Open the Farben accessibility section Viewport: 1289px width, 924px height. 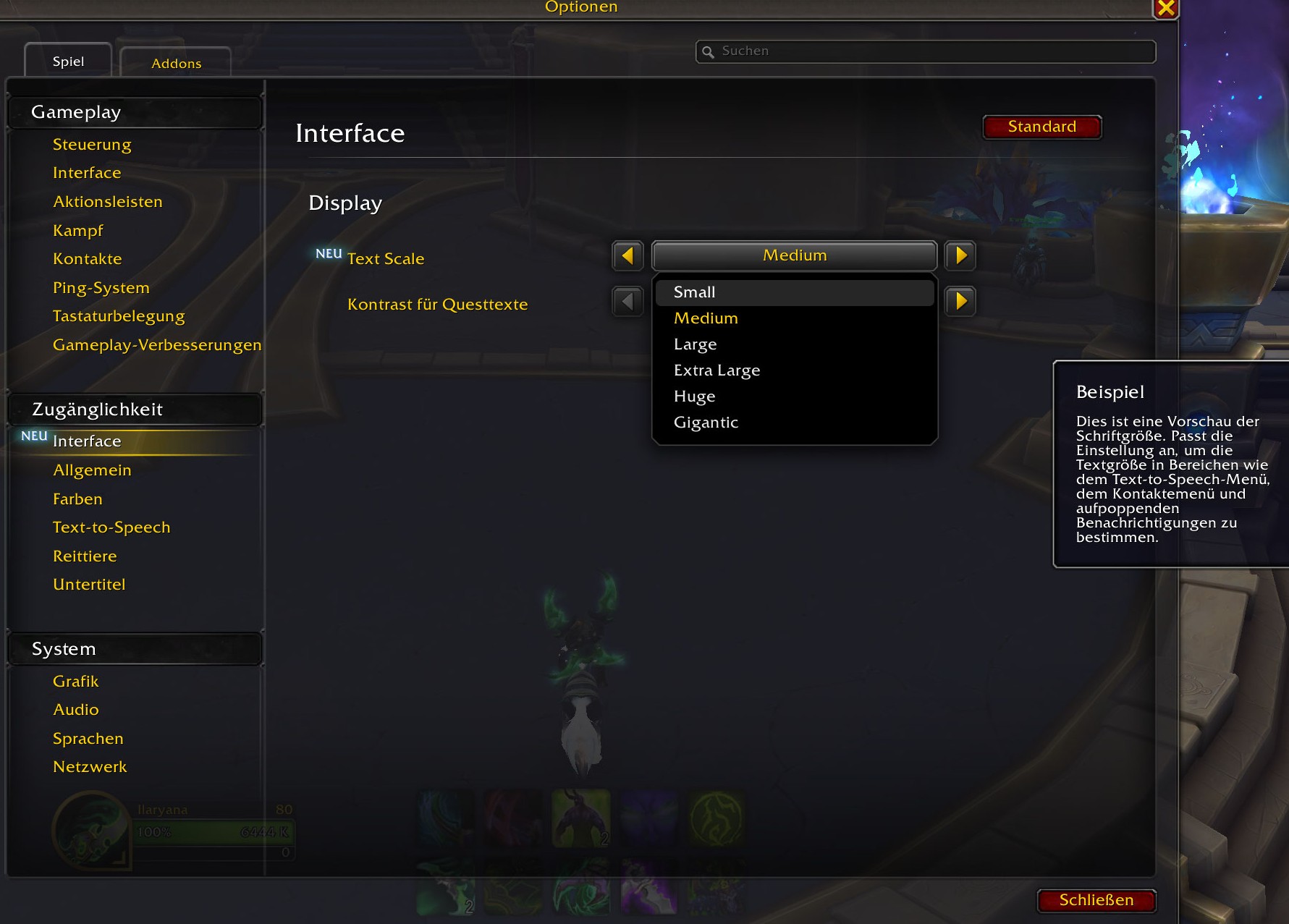77,499
